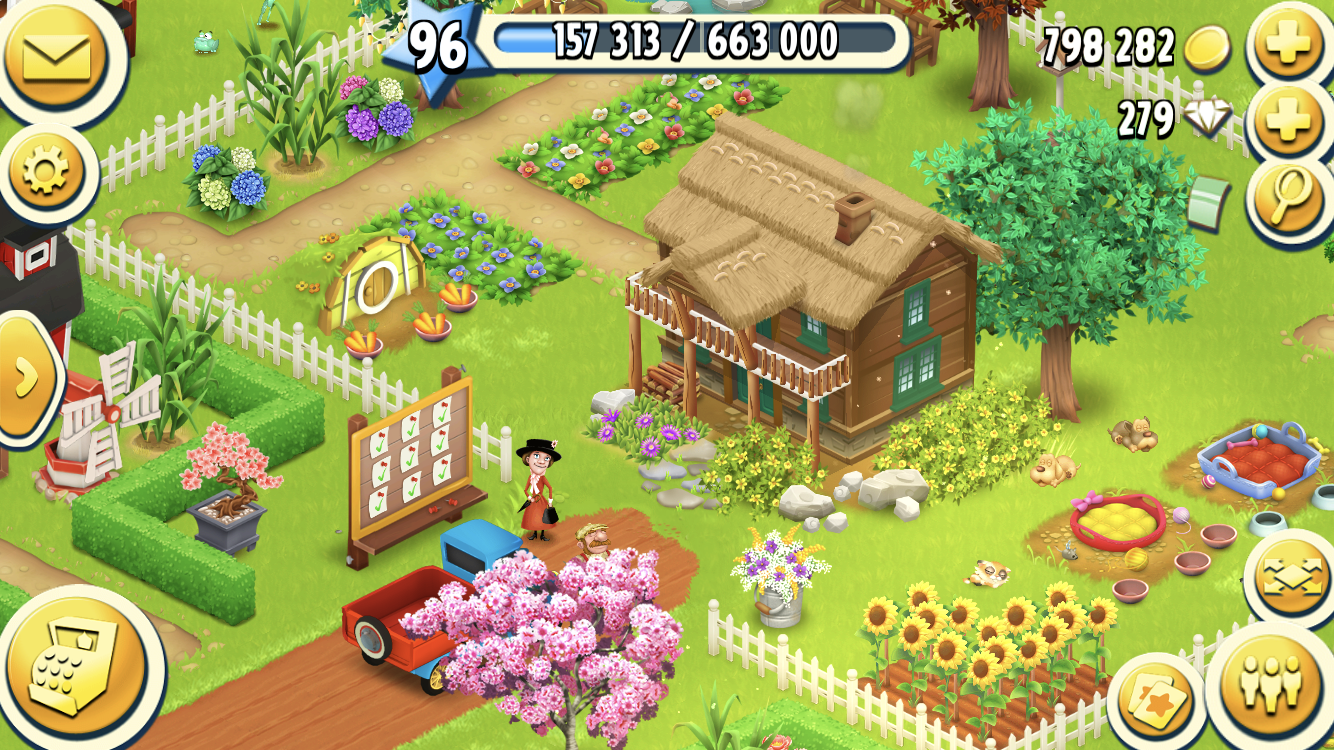Add coins with the plus button

click(x=1289, y=45)
